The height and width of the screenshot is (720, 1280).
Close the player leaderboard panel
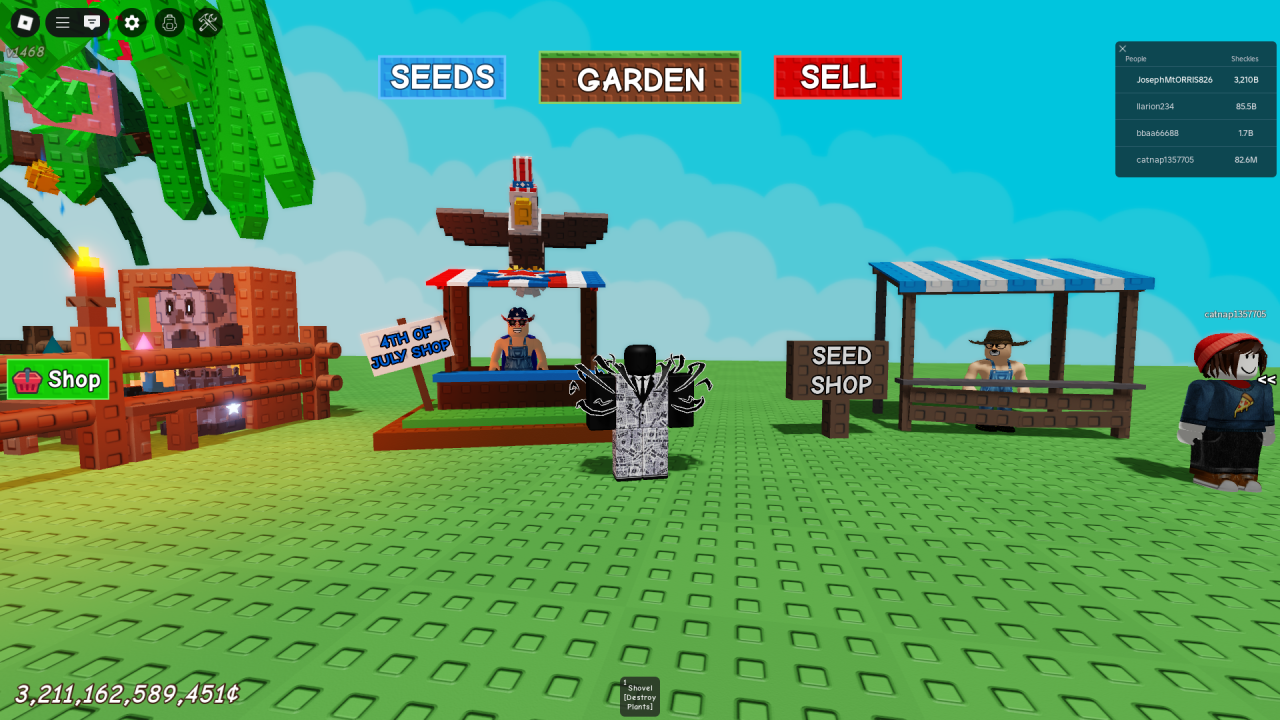[1123, 49]
